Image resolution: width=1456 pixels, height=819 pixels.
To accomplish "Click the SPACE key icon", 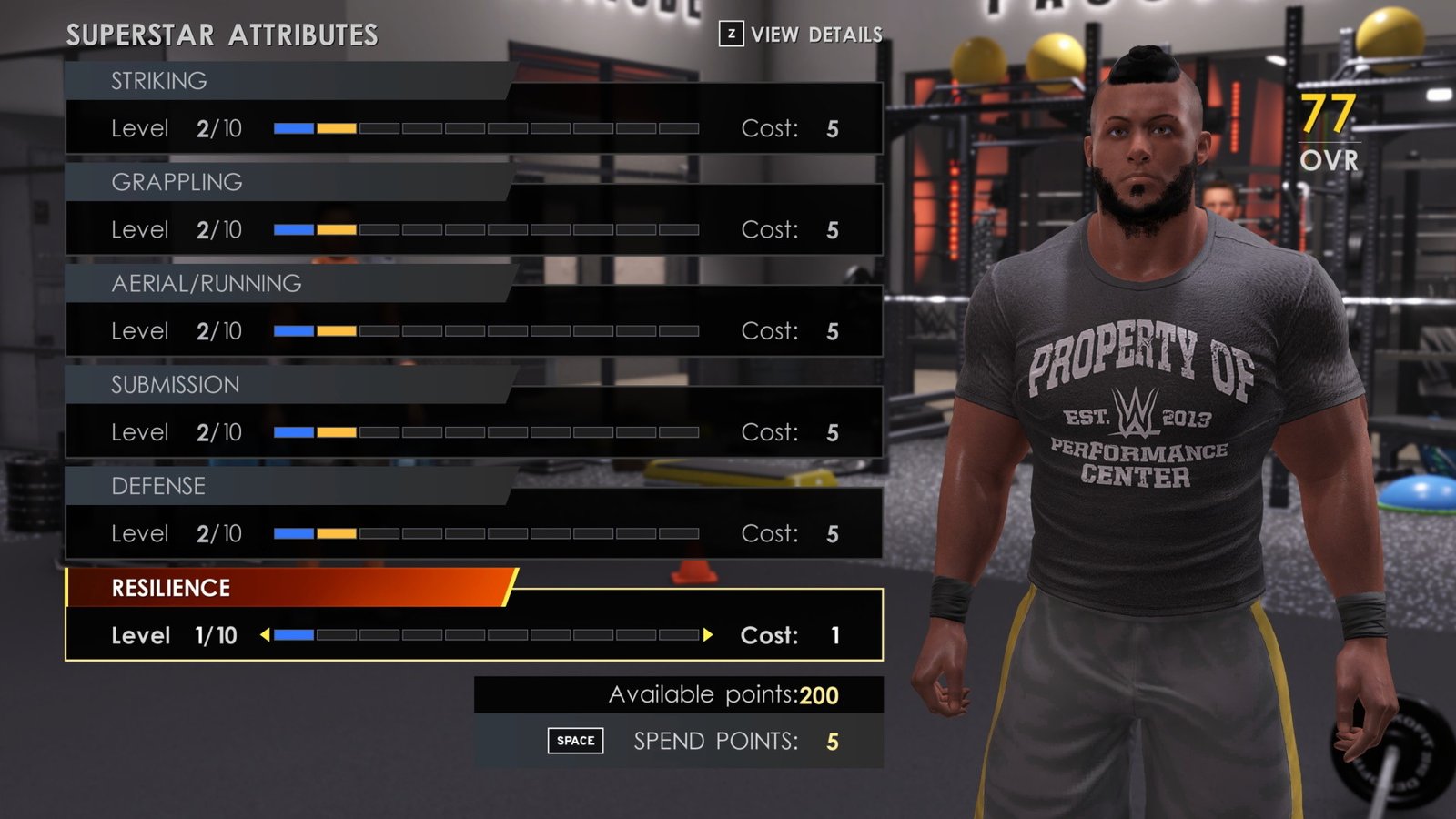I will pos(574,740).
